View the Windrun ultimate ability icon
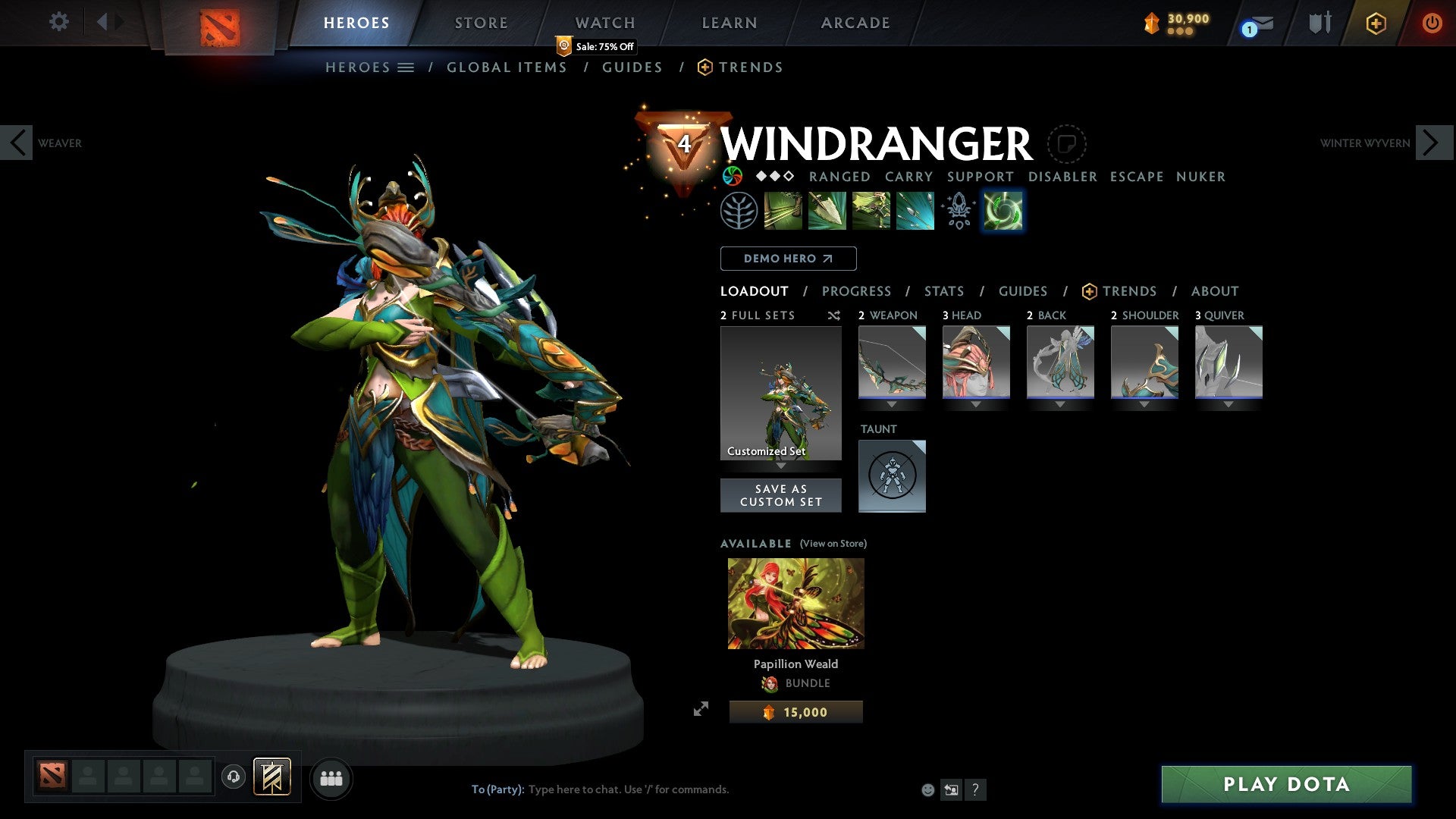The image size is (1456, 819). 1002,211
